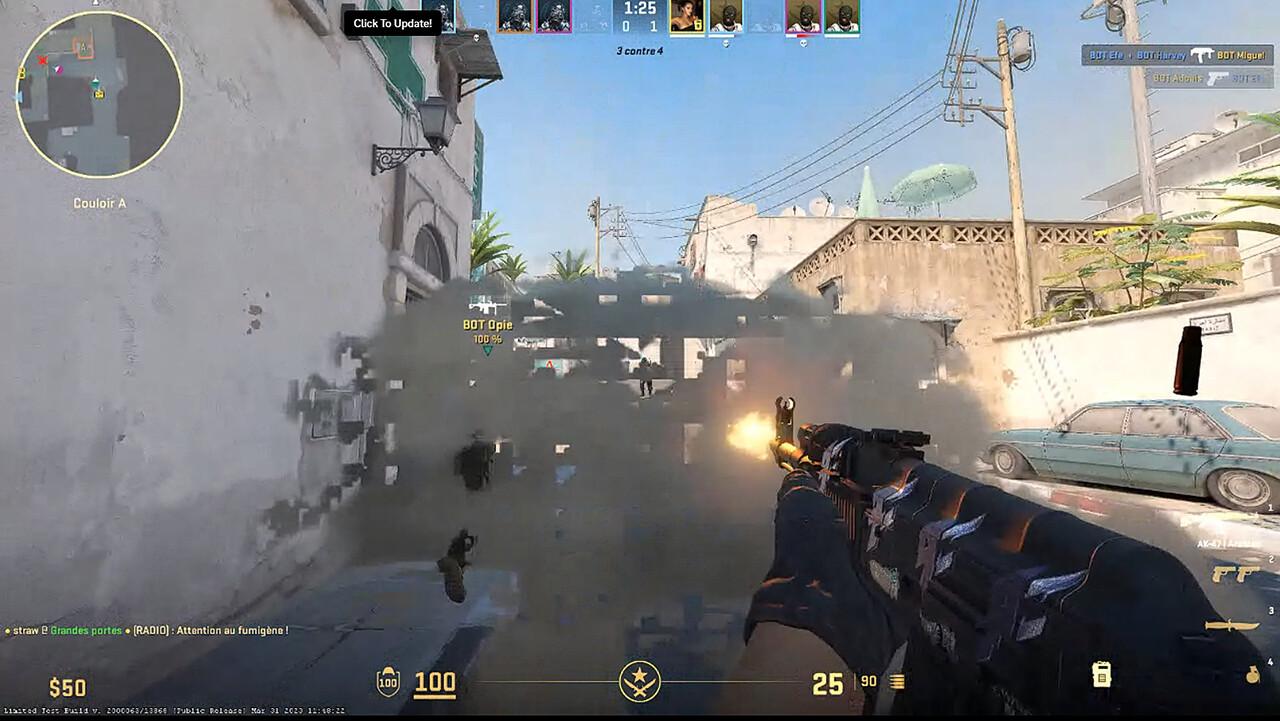1280x721 pixels.
Task: Click the AK-47 icon in the kill feed
Action: [1202, 55]
